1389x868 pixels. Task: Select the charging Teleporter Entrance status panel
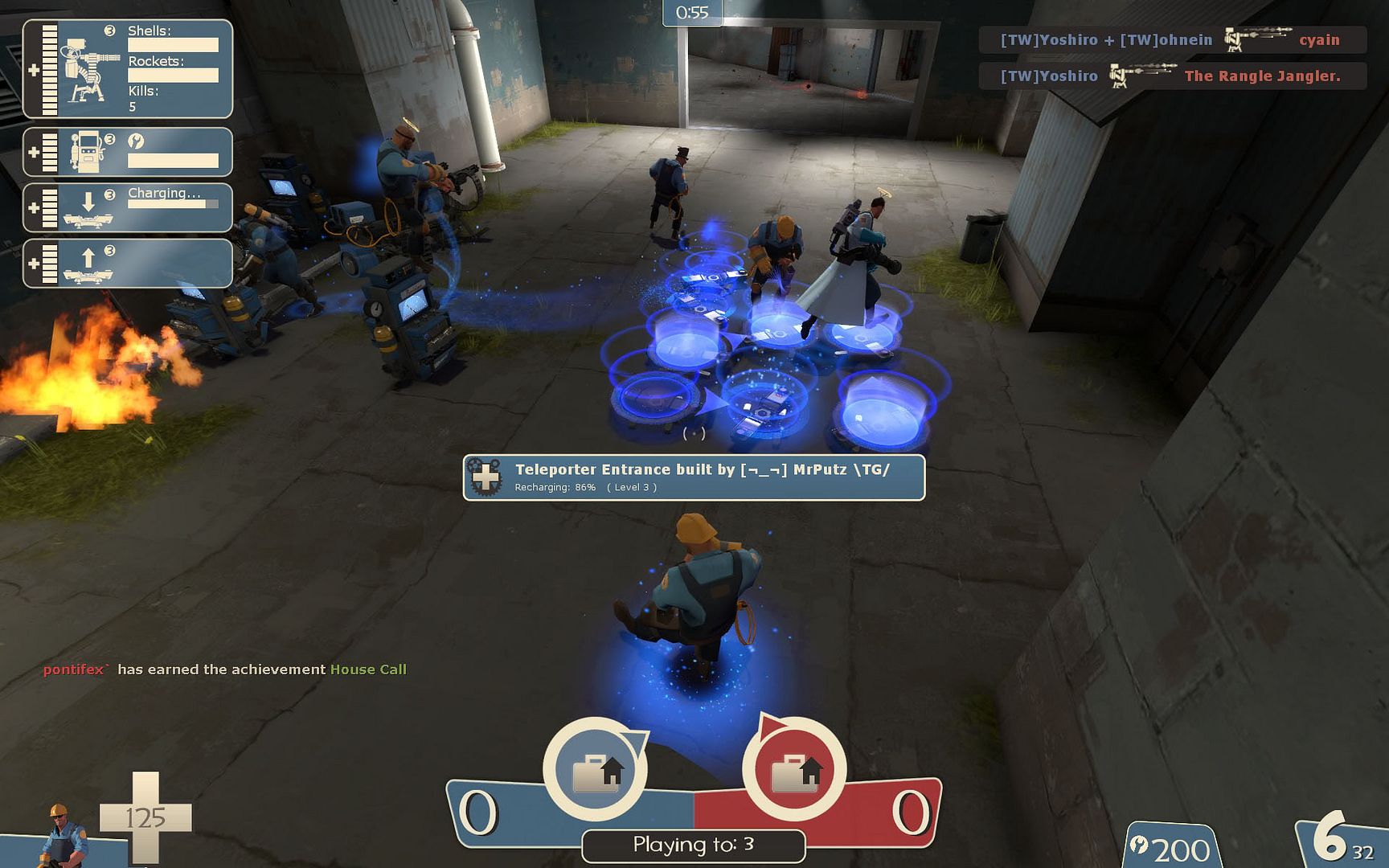[x=128, y=207]
